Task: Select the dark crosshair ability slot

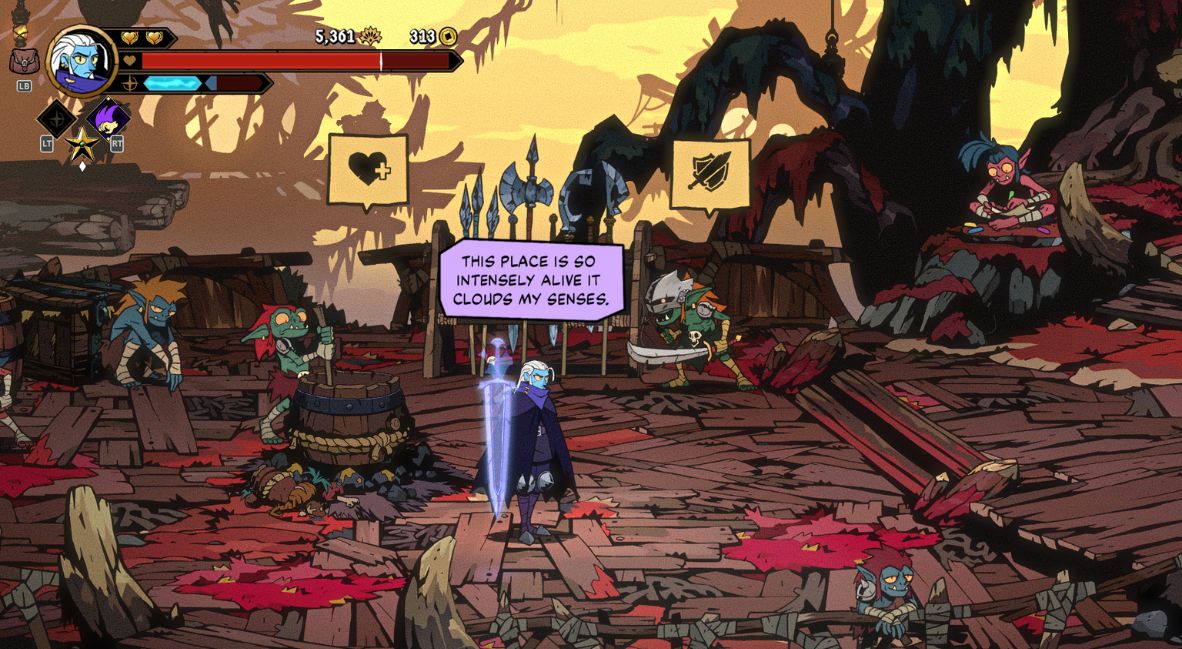Action: click(x=56, y=118)
